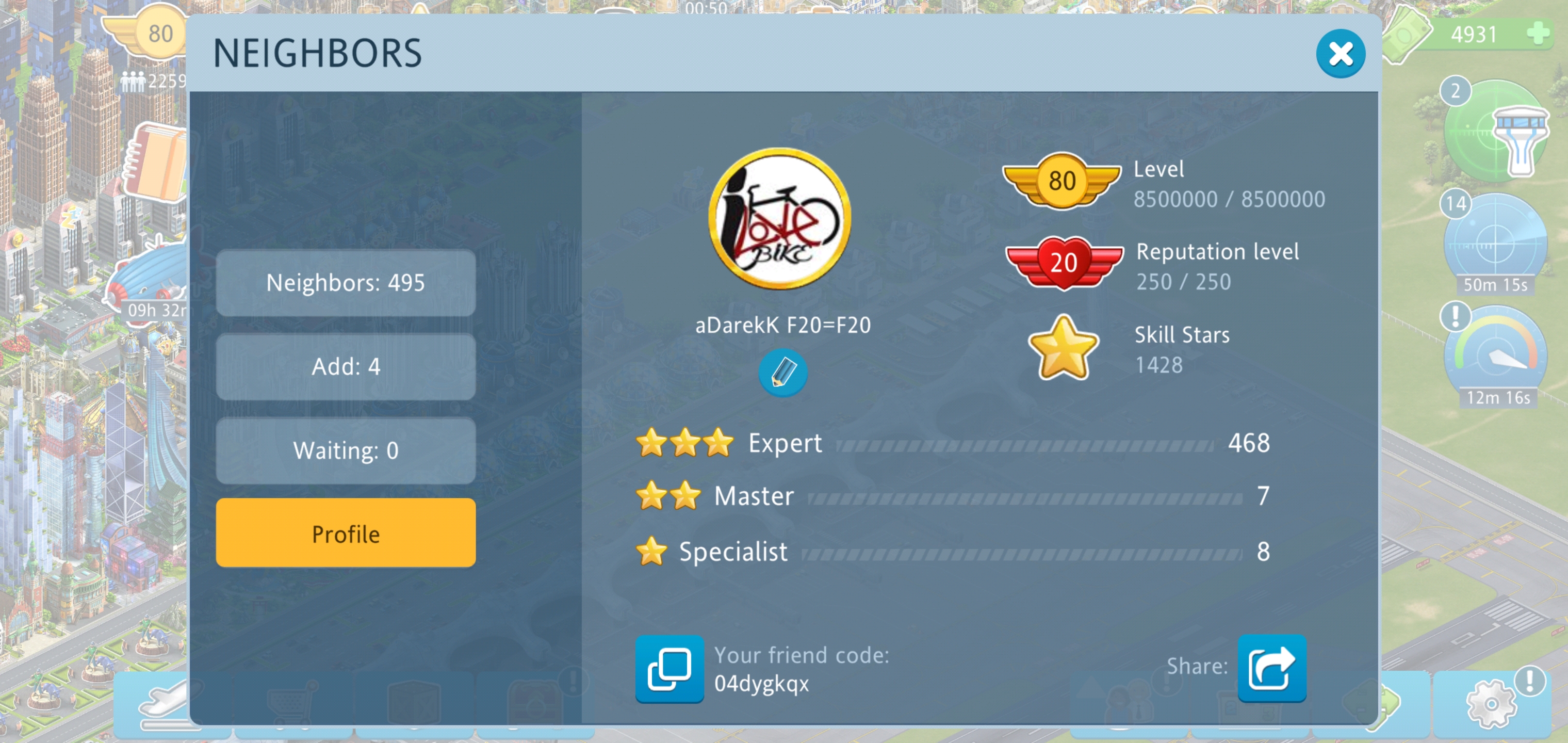Edit player name with pencil button

point(782,372)
